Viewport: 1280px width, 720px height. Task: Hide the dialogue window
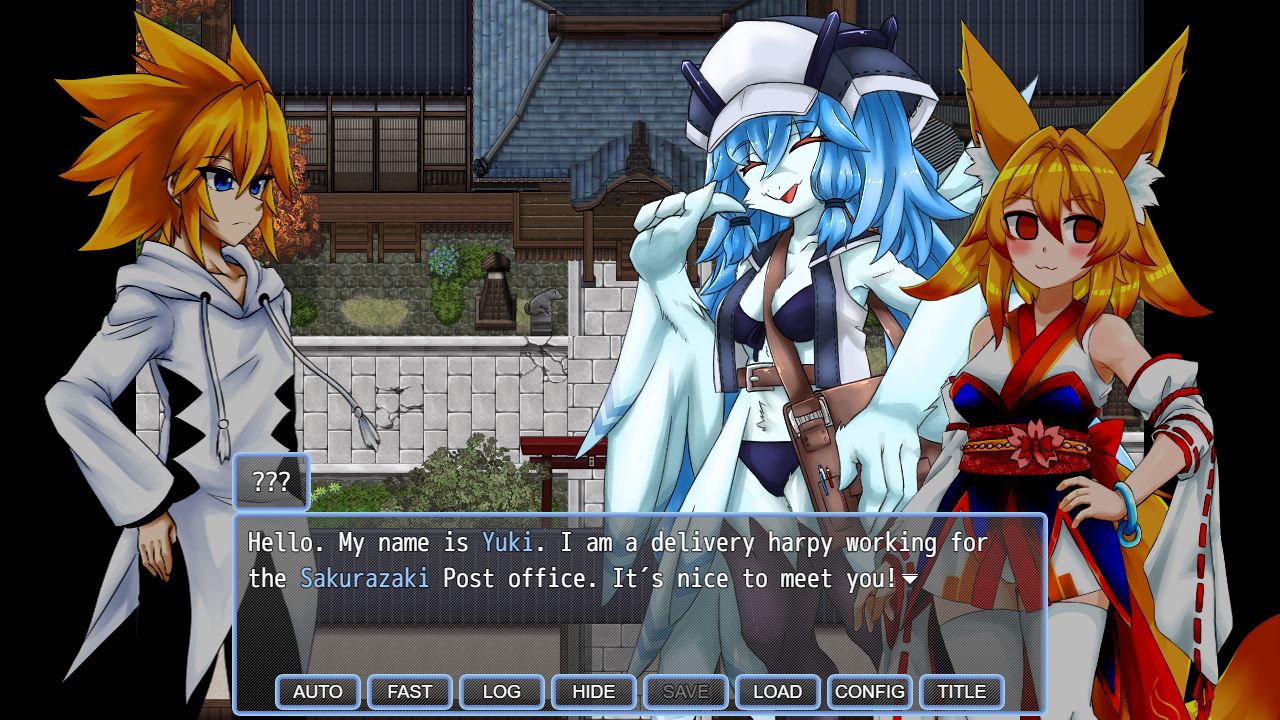coord(594,691)
